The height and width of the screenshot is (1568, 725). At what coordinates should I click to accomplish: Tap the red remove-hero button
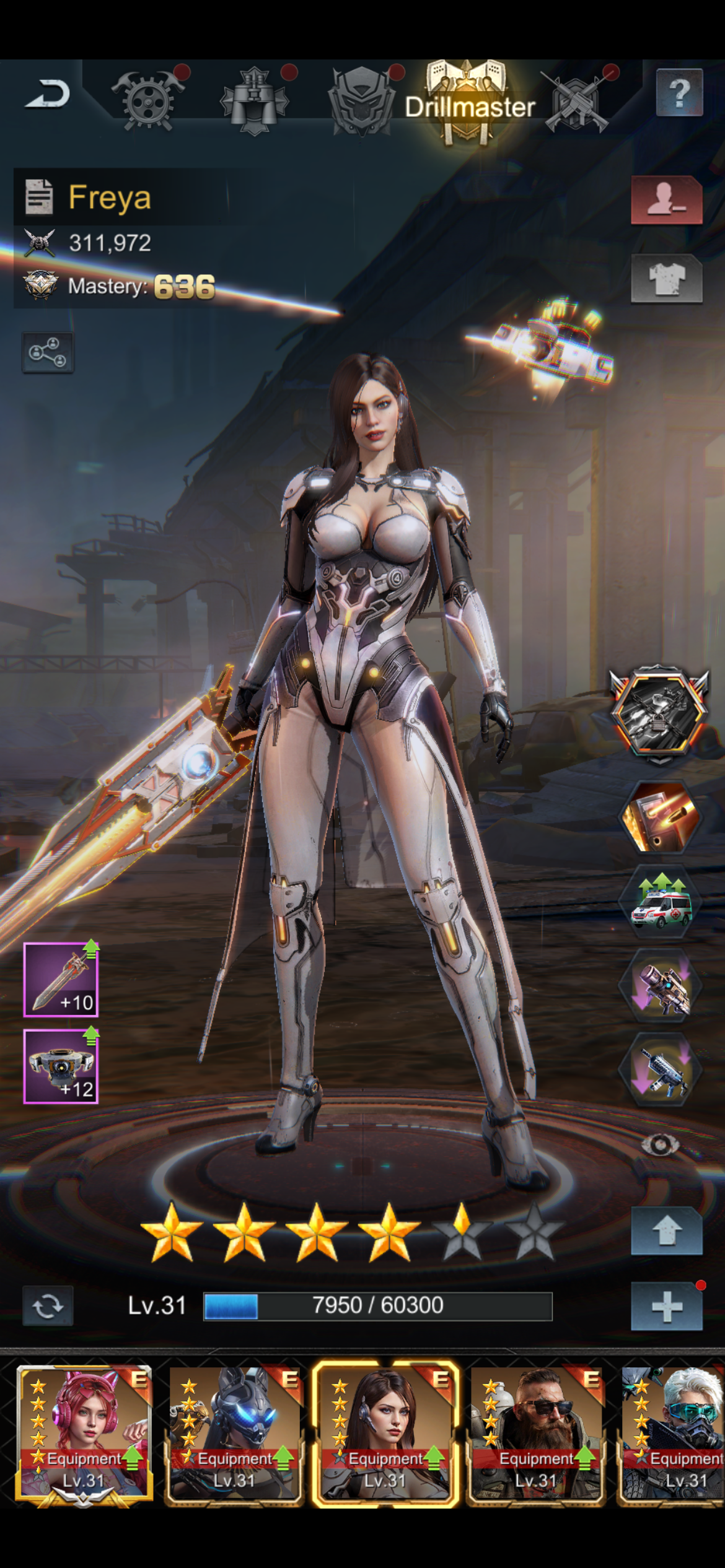pyautogui.click(x=666, y=200)
